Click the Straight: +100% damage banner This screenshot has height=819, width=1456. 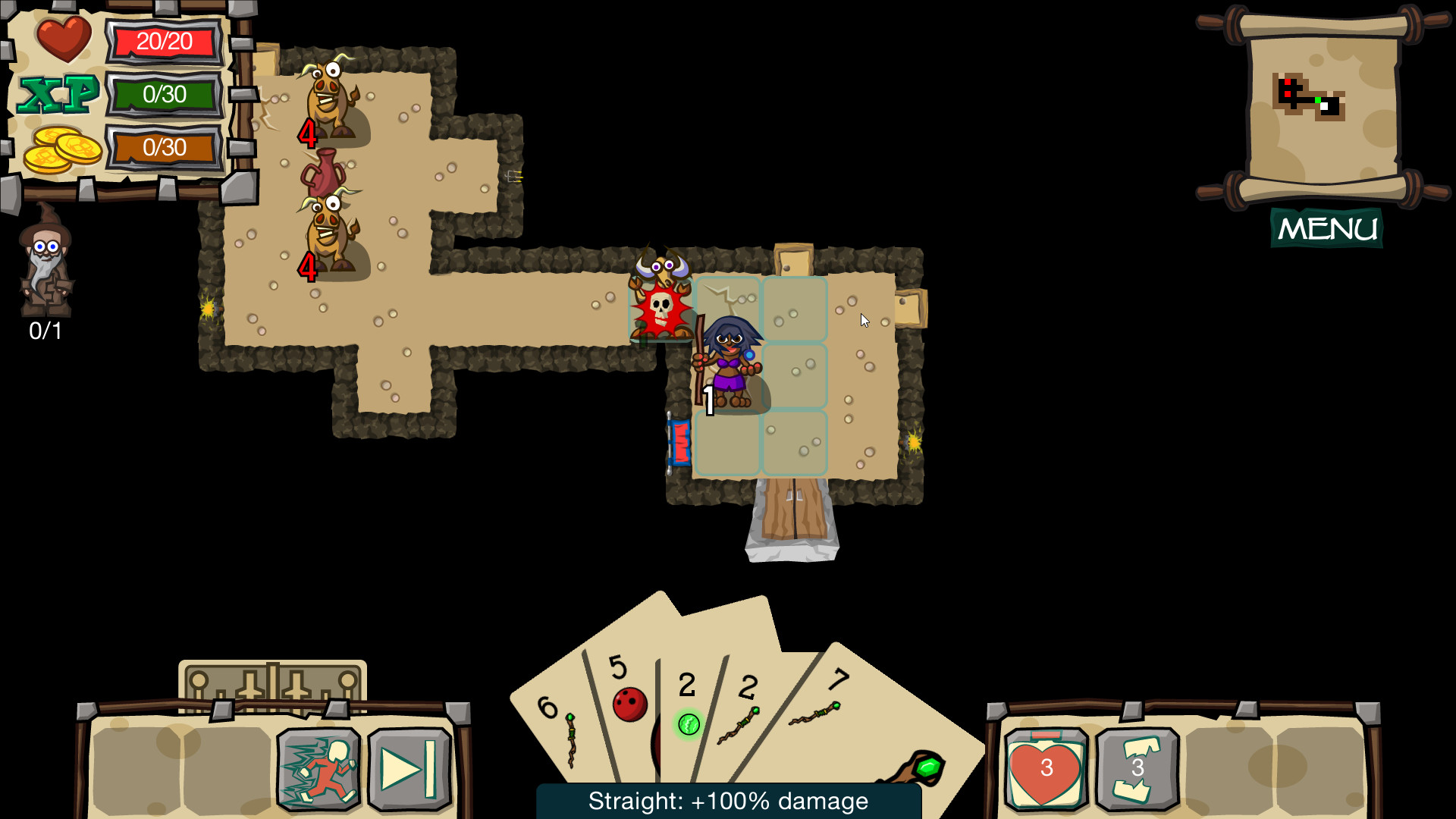[728, 800]
